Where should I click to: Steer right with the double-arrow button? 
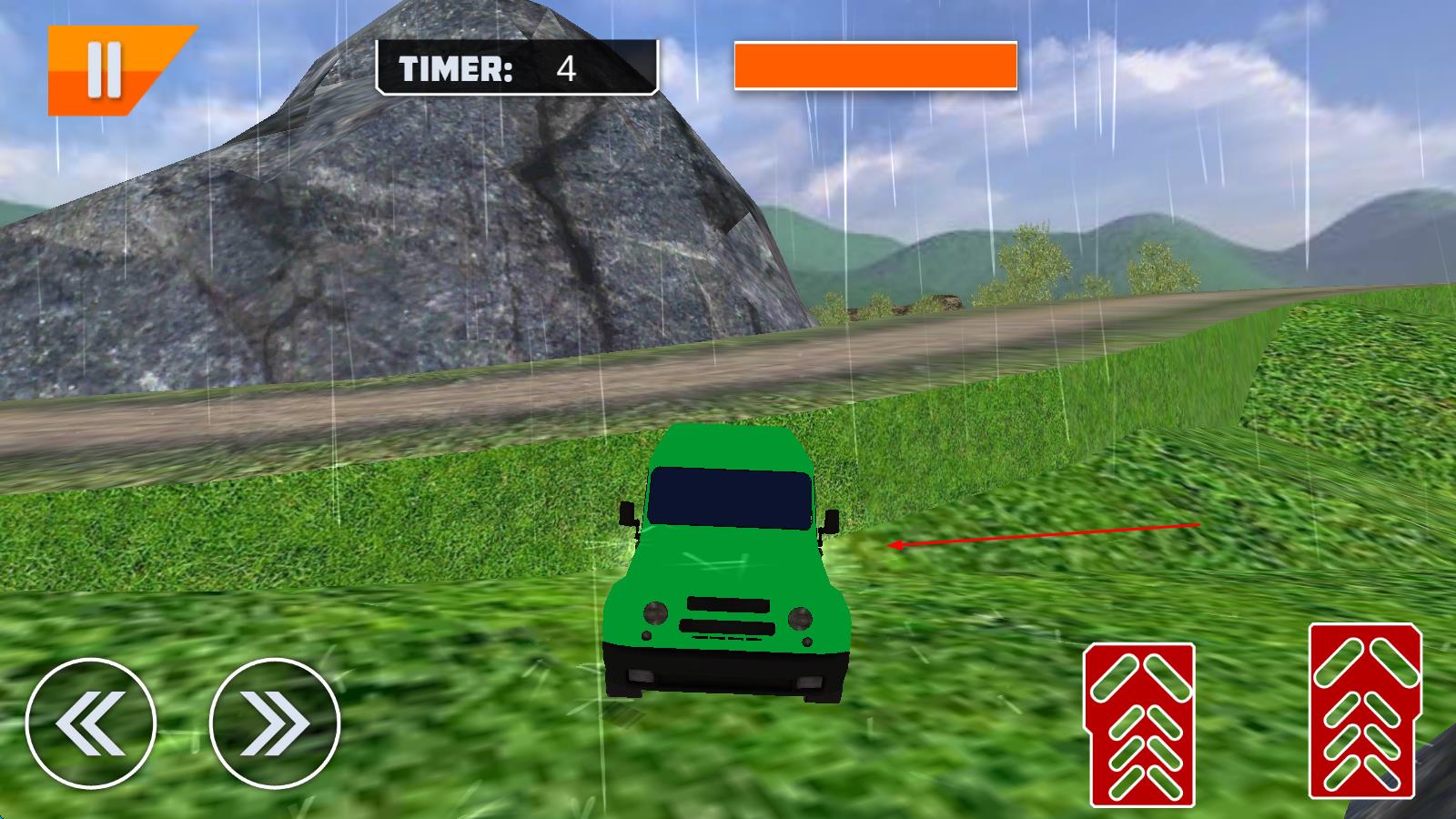click(275, 723)
